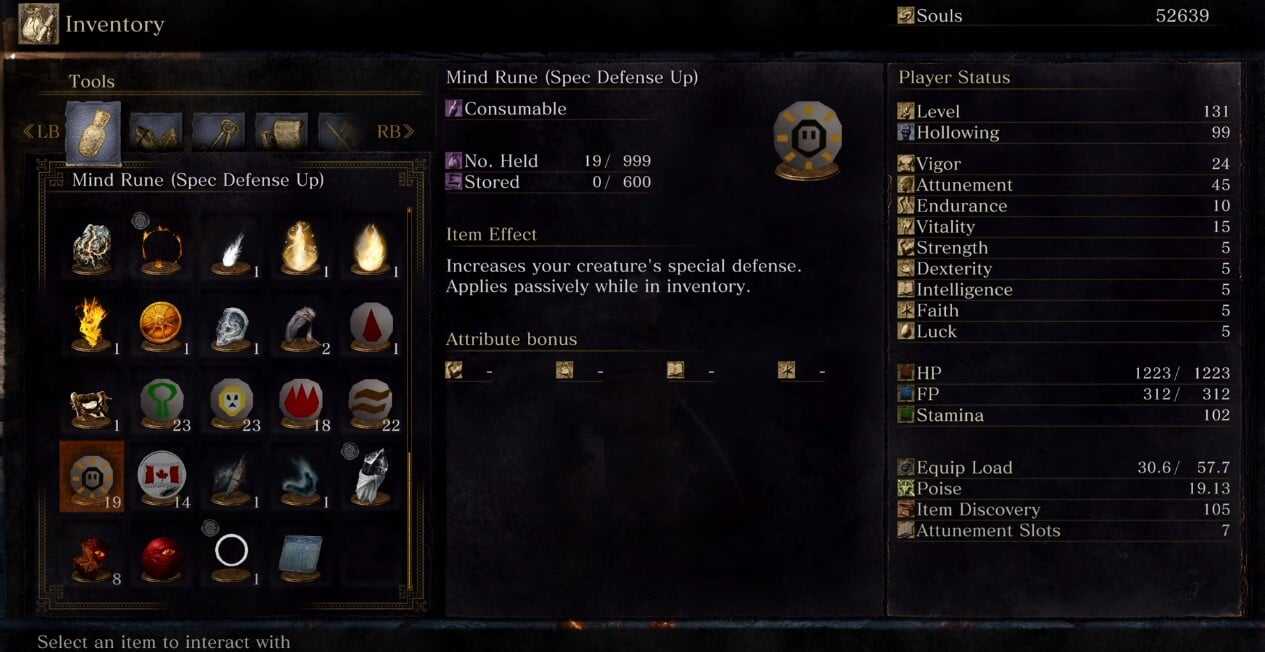Screen dimensions: 1265x652
Task: Choose the brown wavy rune with 22
Action: (x=370, y=402)
